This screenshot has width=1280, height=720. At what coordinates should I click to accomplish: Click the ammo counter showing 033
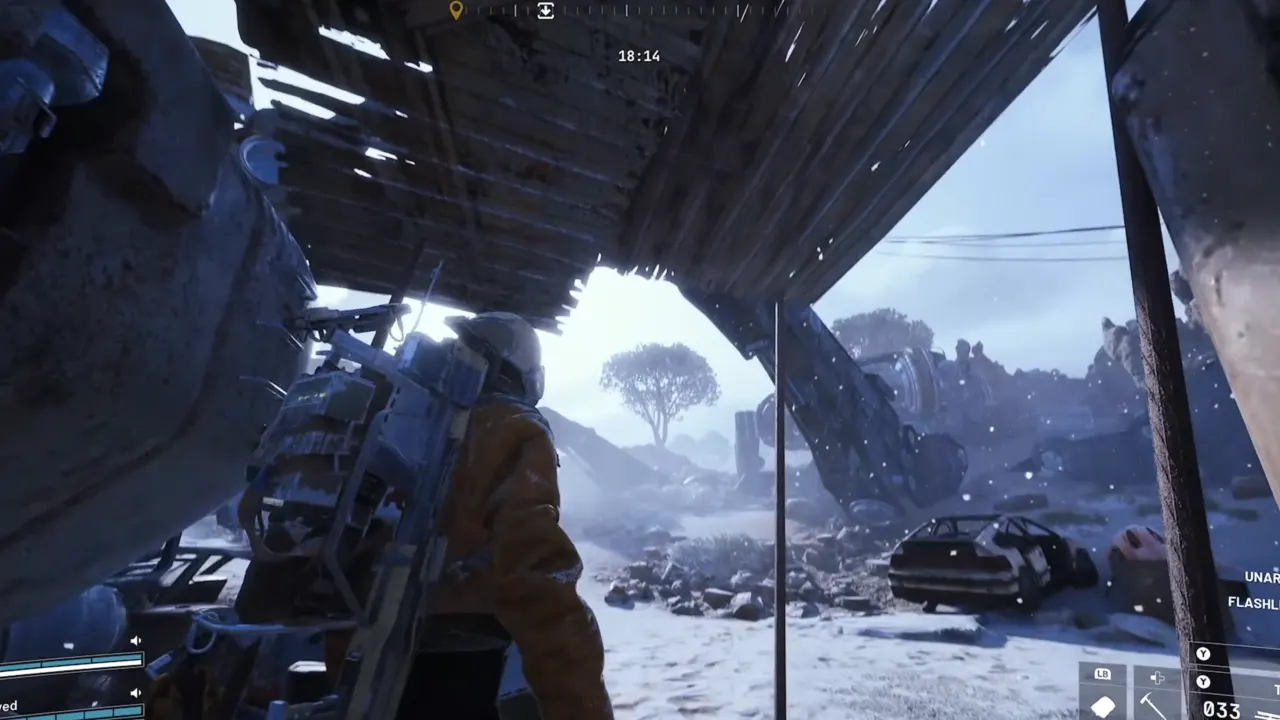tap(1222, 708)
